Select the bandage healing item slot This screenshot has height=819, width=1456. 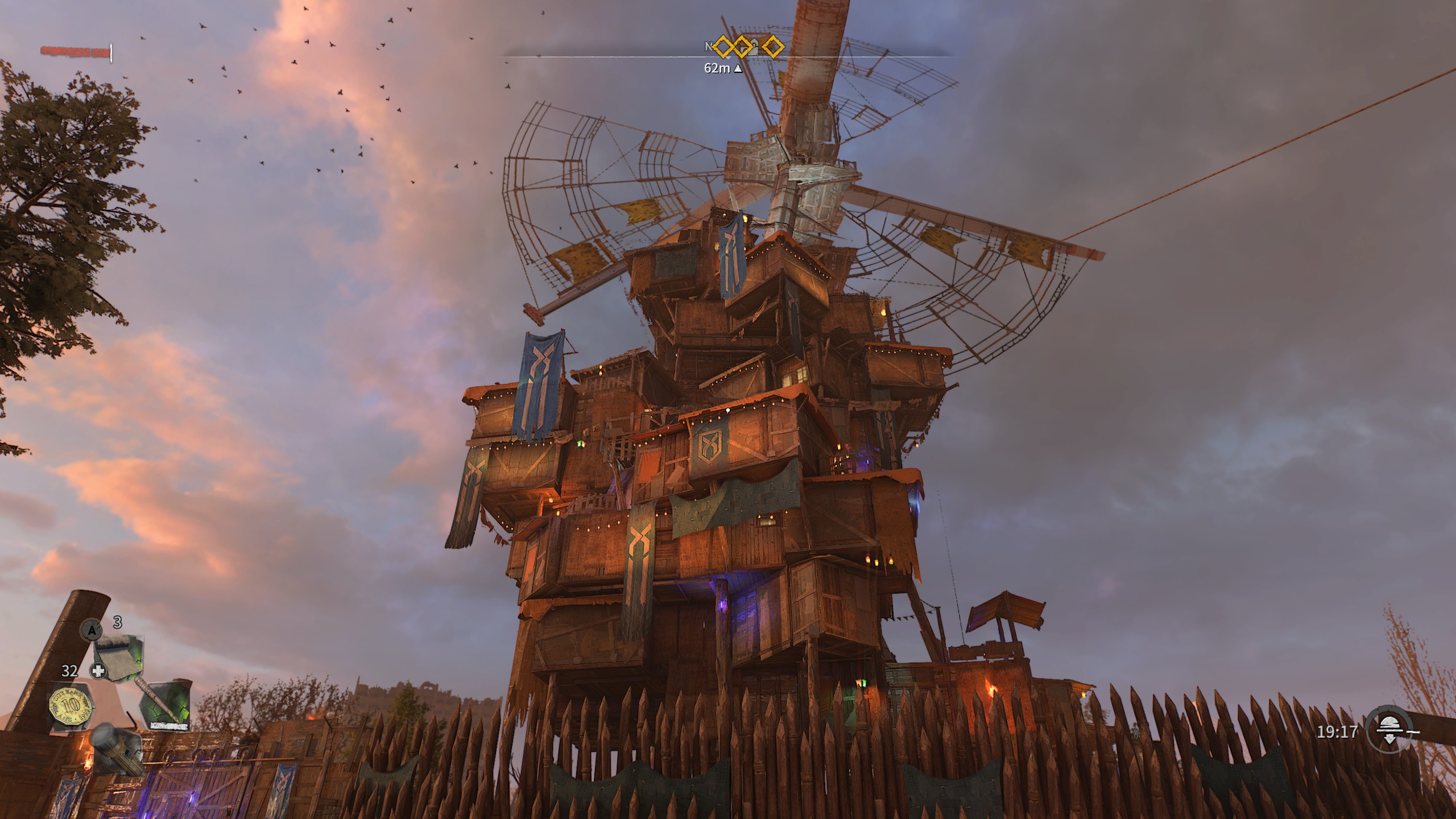click(x=118, y=659)
